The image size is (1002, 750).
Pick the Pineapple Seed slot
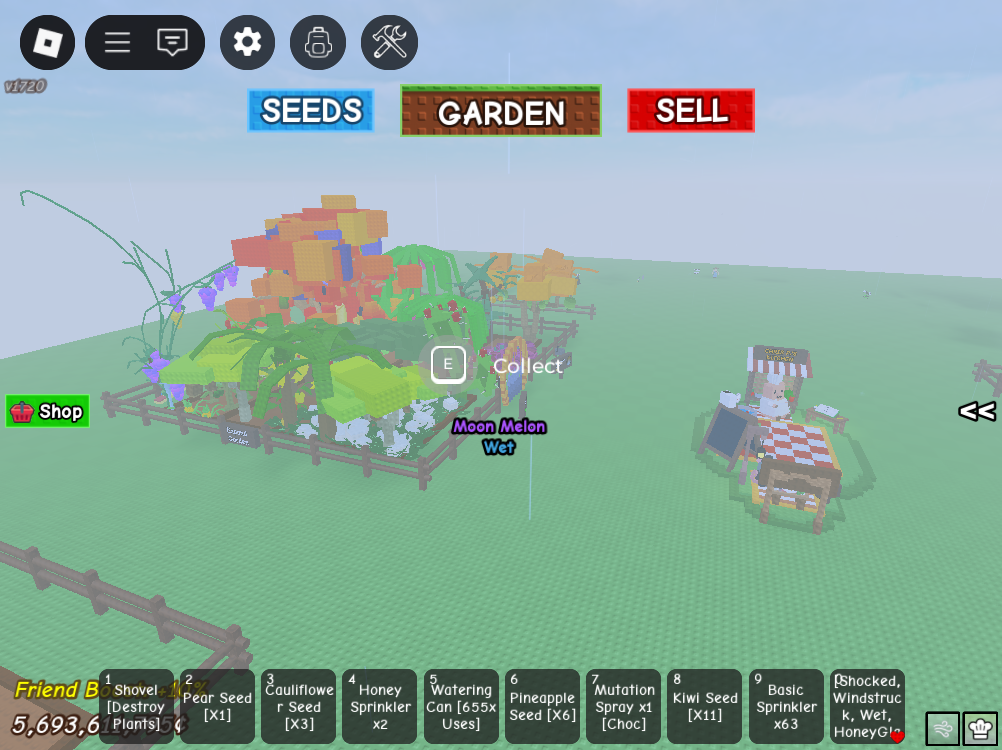(x=542, y=707)
